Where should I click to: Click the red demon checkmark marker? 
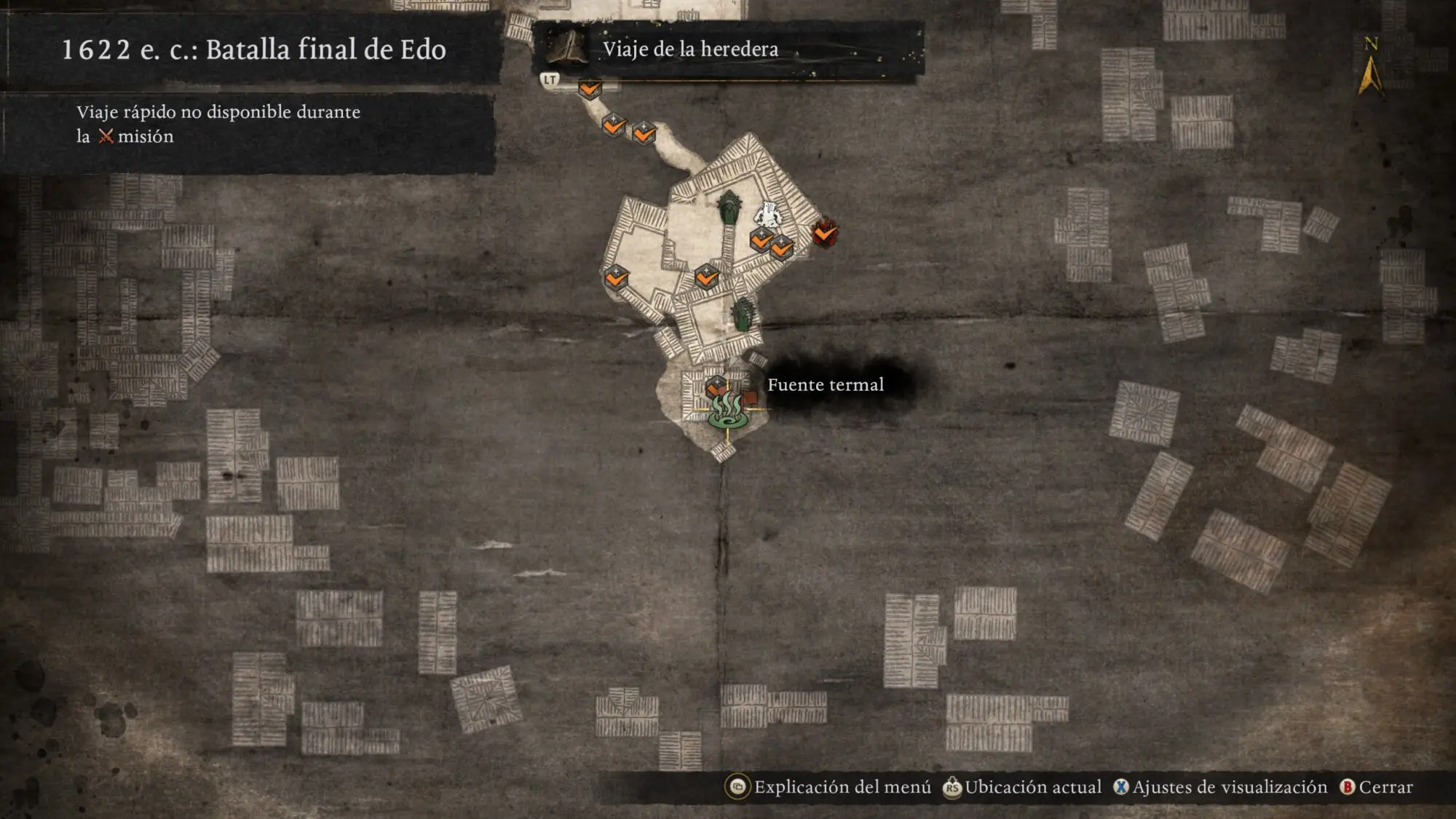(x=825, y=233)
